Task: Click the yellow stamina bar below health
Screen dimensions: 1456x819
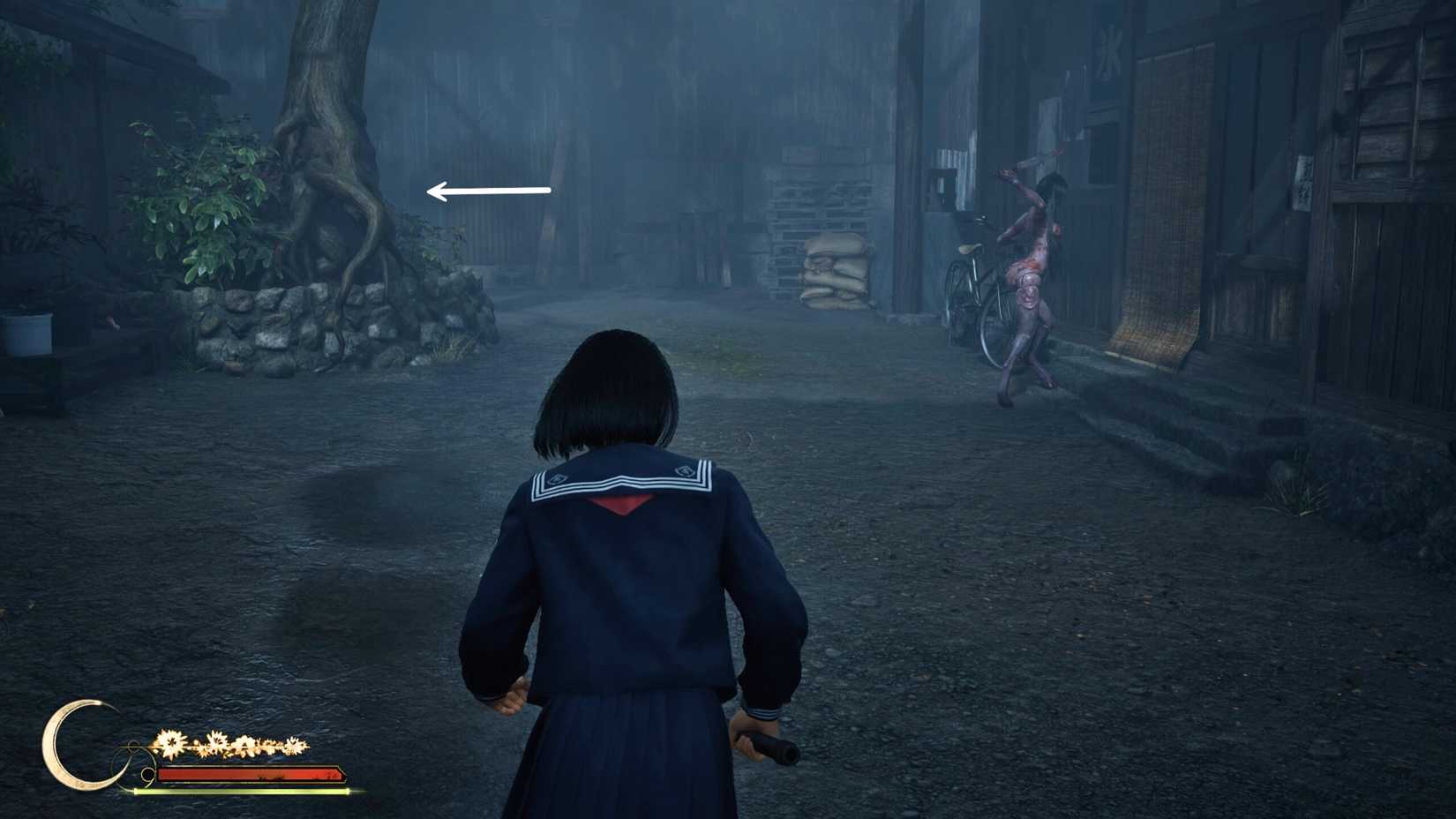Action: [x=247, y=792]
